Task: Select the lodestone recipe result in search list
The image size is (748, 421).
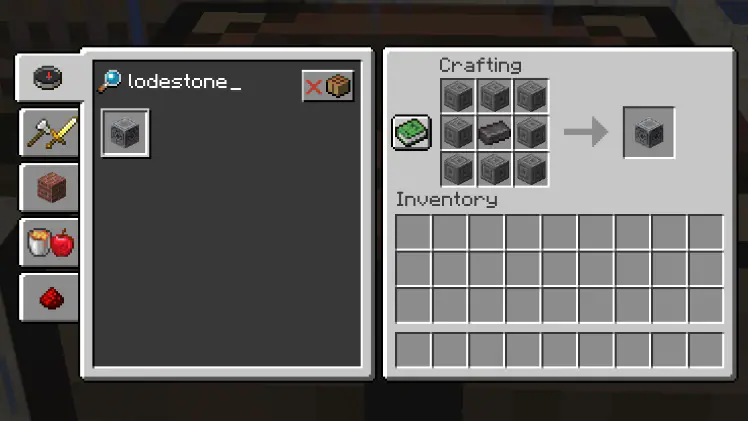Action: coord(125,133)
